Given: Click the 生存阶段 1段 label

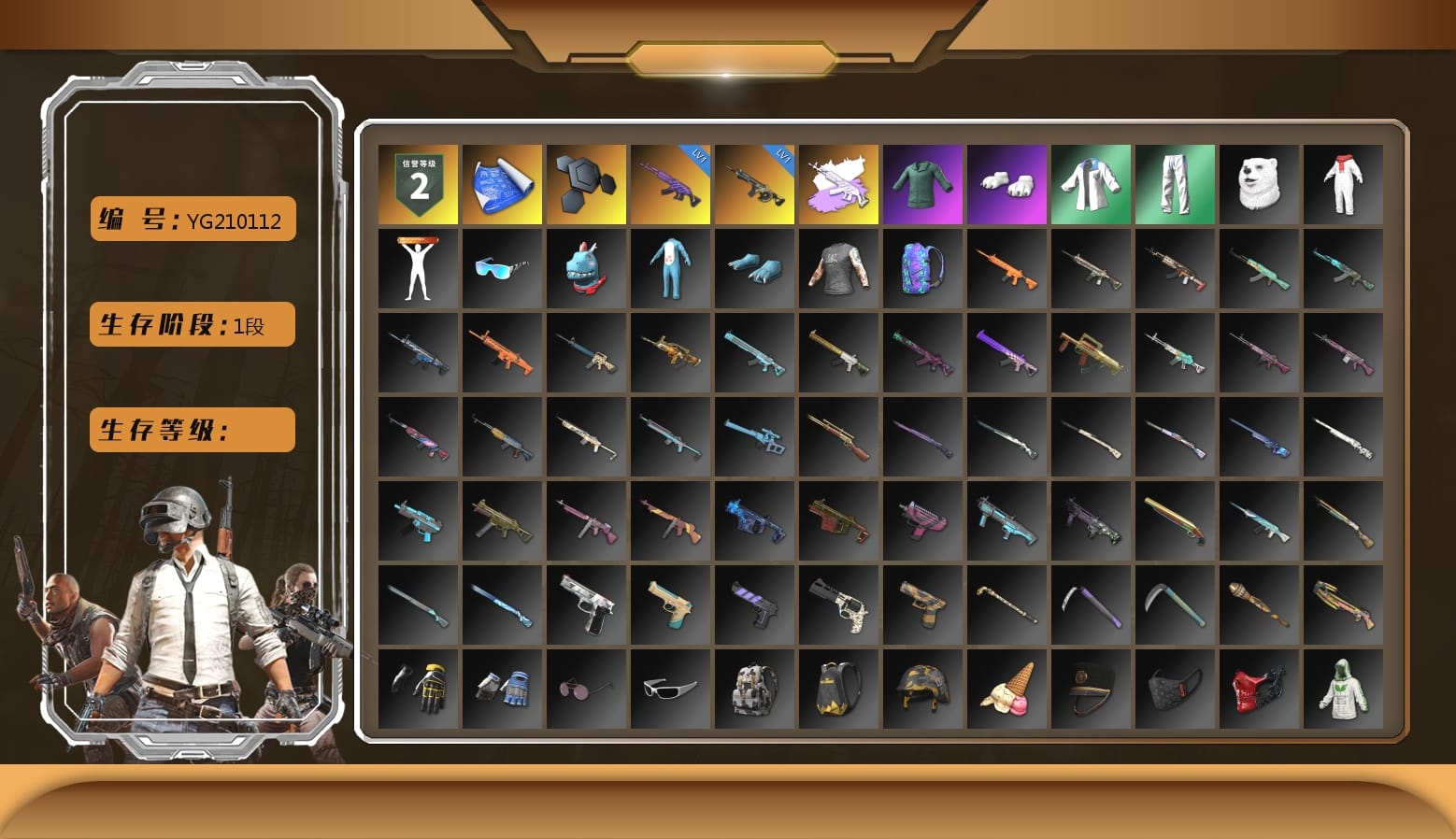Looking at the screenshot, I should pyautogui.click(x=191, y=324).
